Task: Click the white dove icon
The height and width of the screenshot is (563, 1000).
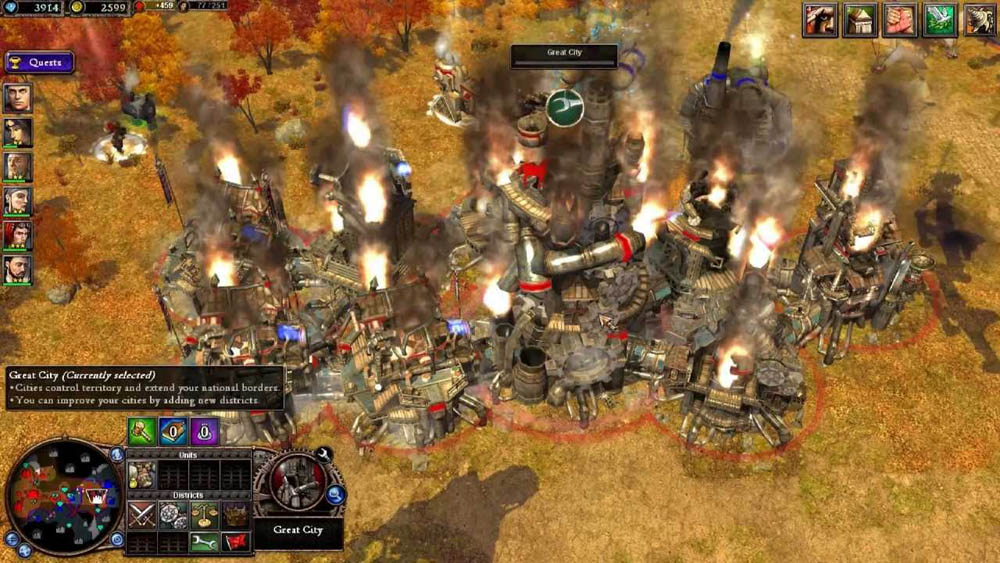Action: click(x=939, y=20)
